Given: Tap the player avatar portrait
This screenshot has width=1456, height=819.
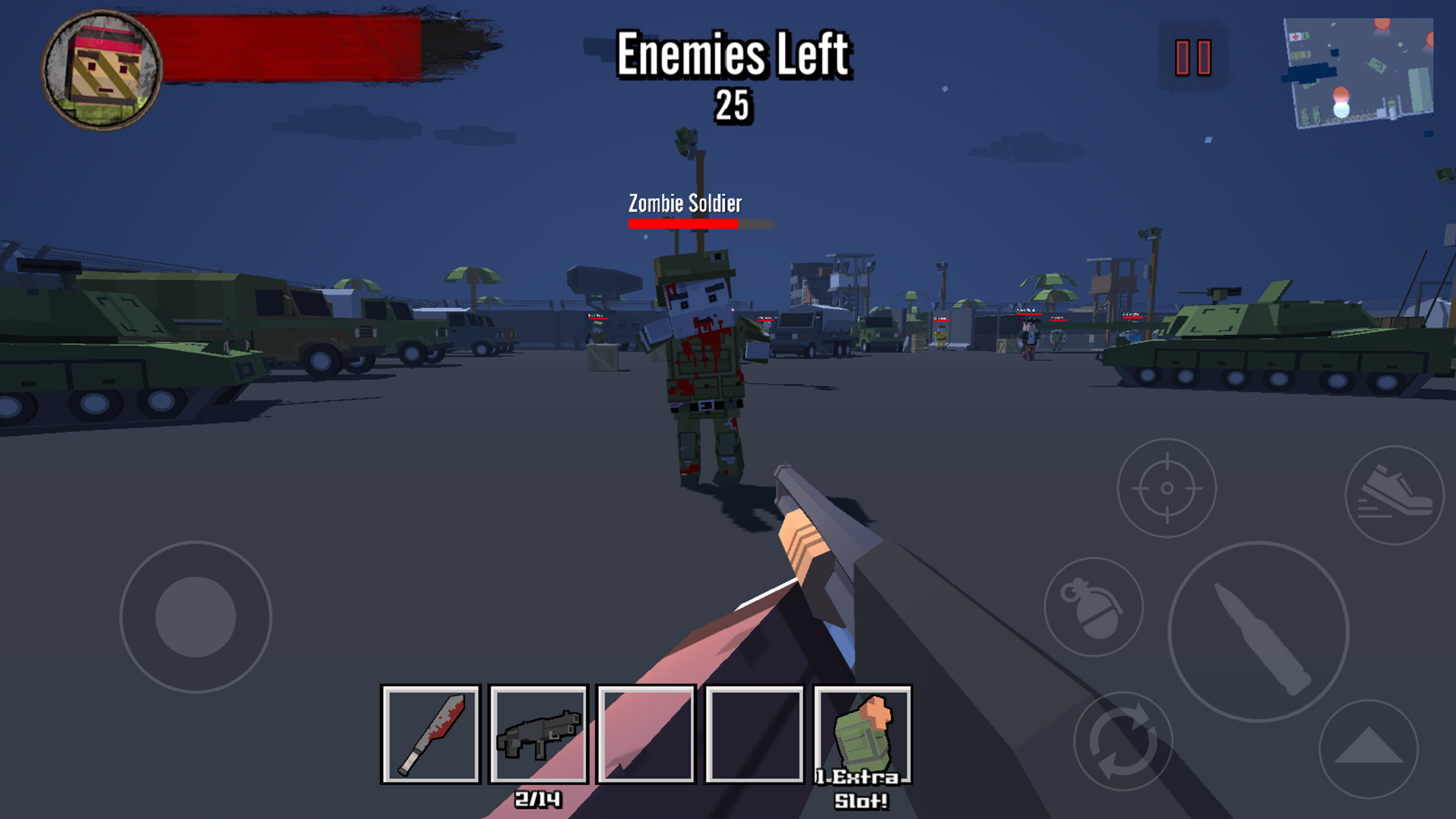Looking at the screenshot, I should pyautogui.click(x=102, y=68).
